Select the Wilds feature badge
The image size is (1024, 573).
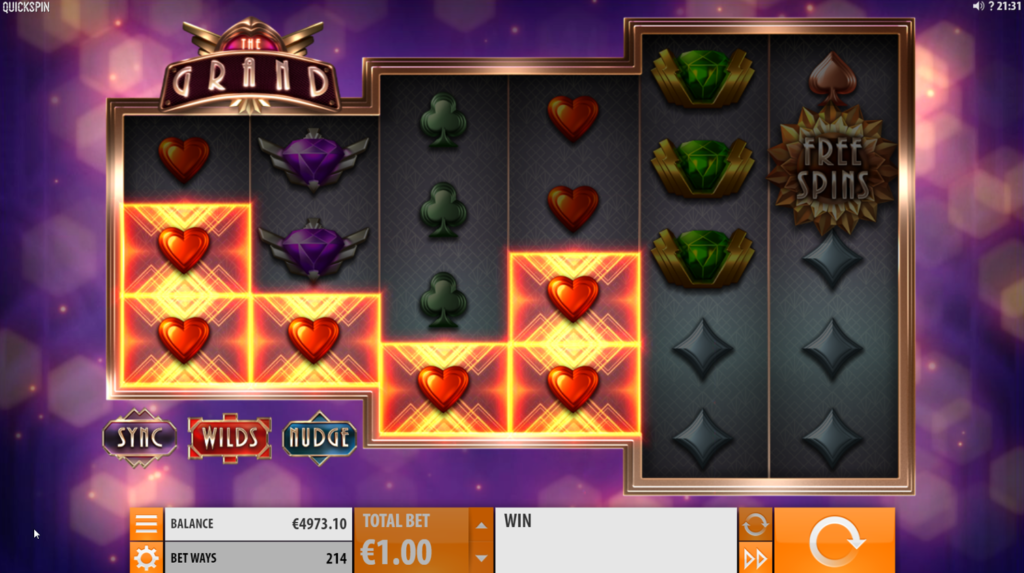click(230, 437)
